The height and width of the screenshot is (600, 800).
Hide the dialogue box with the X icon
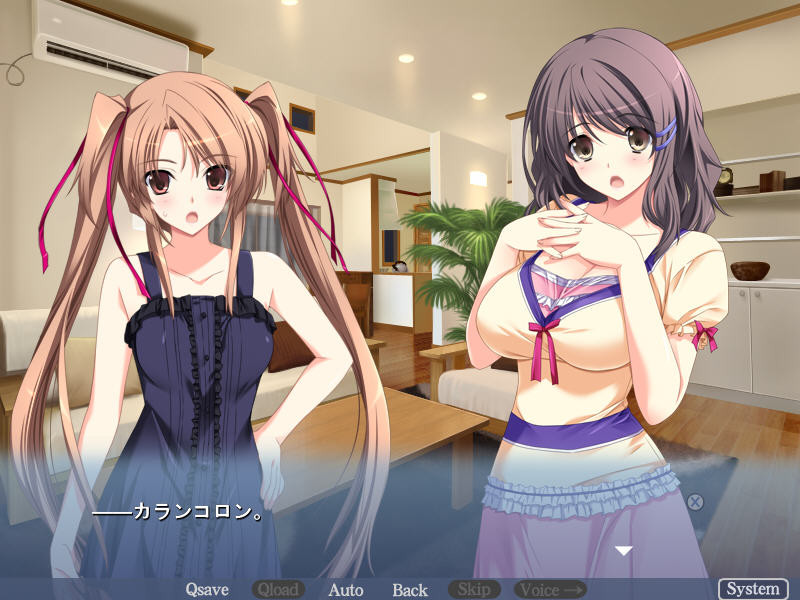[x=695, y=502]
